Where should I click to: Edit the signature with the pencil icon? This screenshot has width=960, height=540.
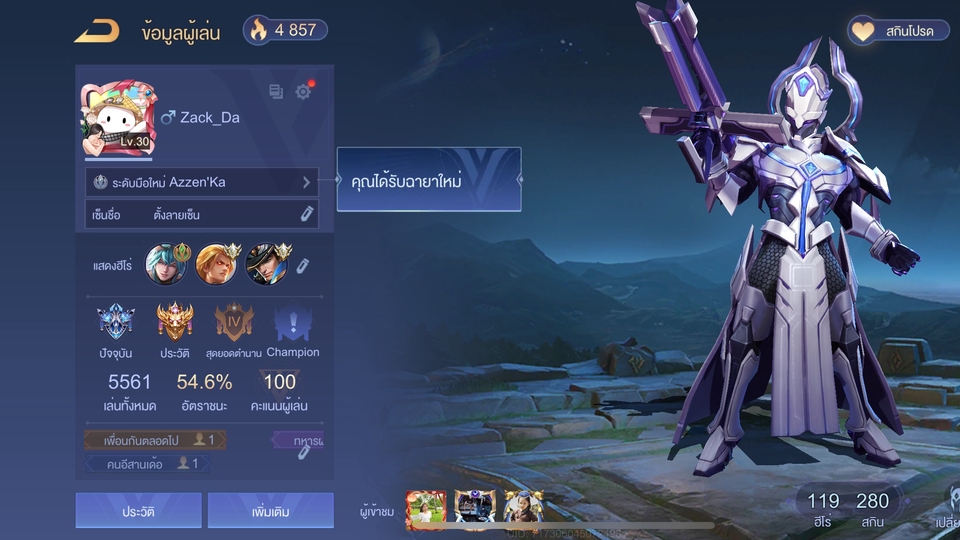click(307, 214)
